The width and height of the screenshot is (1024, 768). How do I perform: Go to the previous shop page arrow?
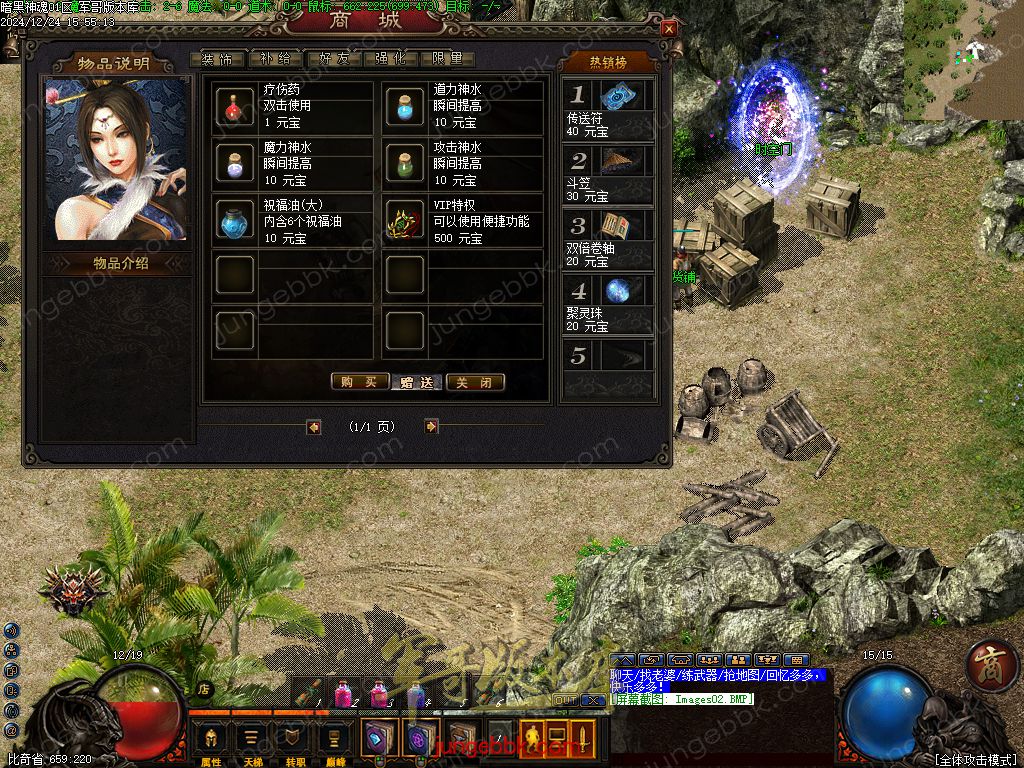click(314, 426)
